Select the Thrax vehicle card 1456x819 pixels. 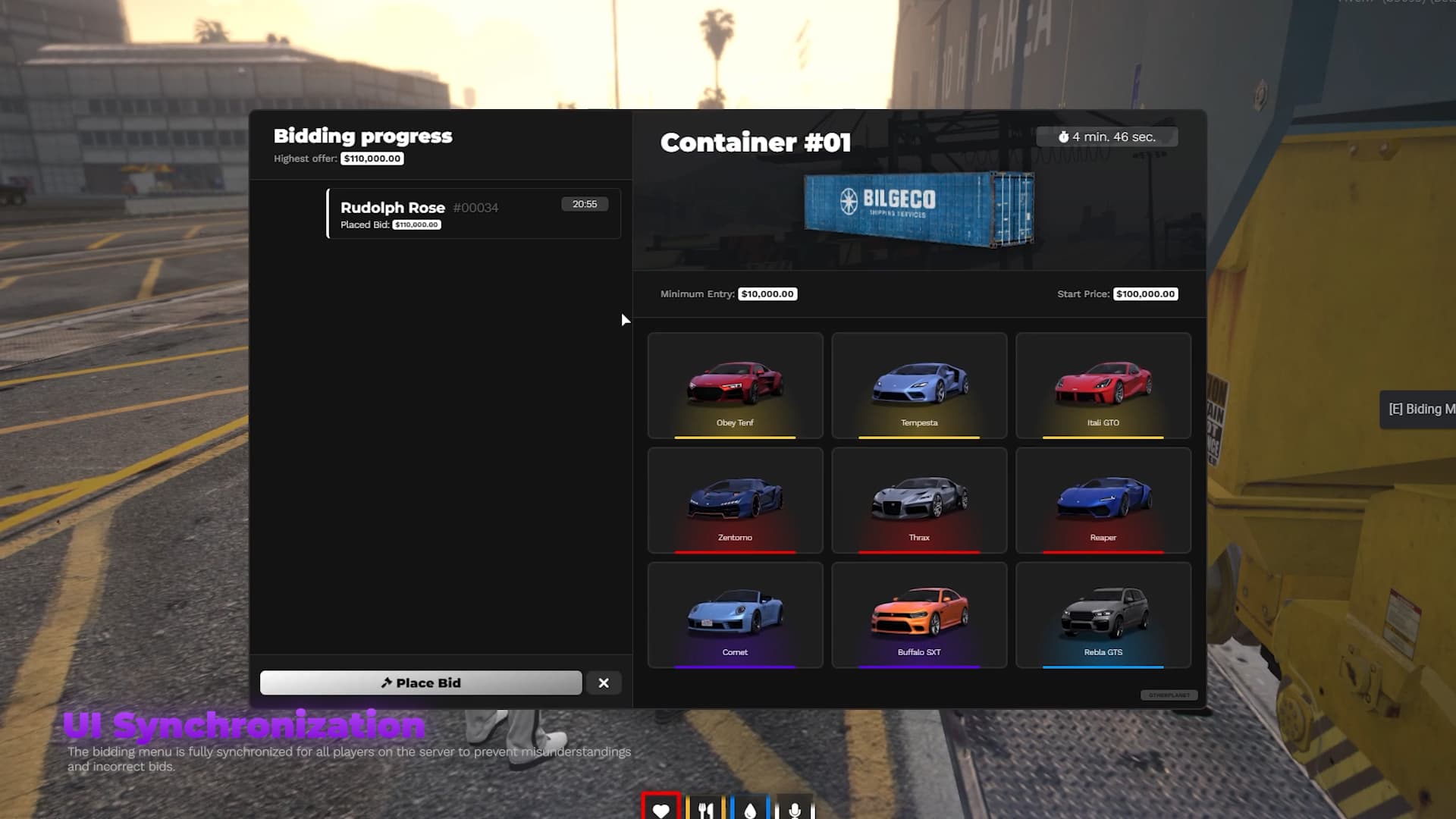(x=918, y=500)
